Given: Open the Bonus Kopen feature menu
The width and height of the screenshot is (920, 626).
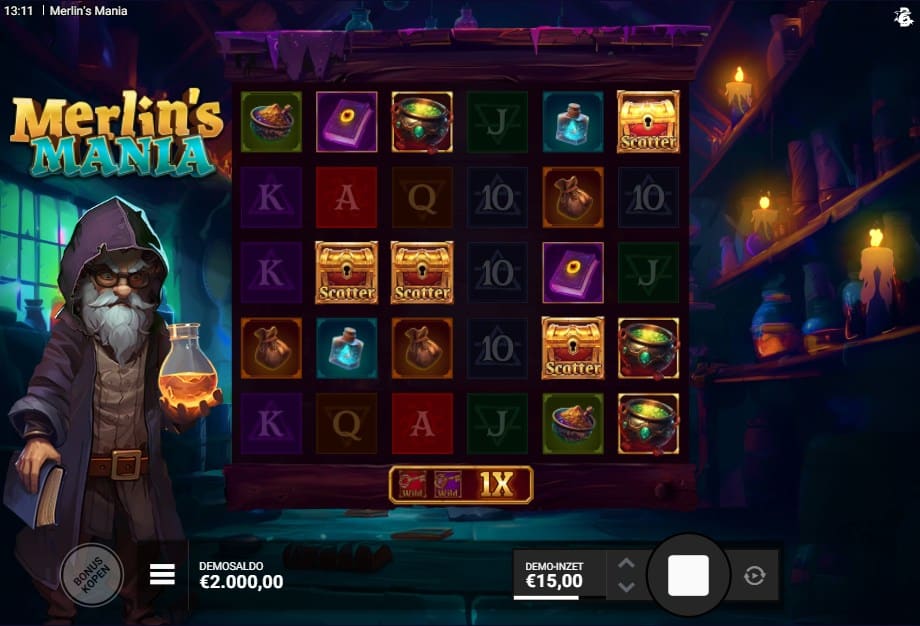Looking at the screenshot, I should [x=92, y=575].
